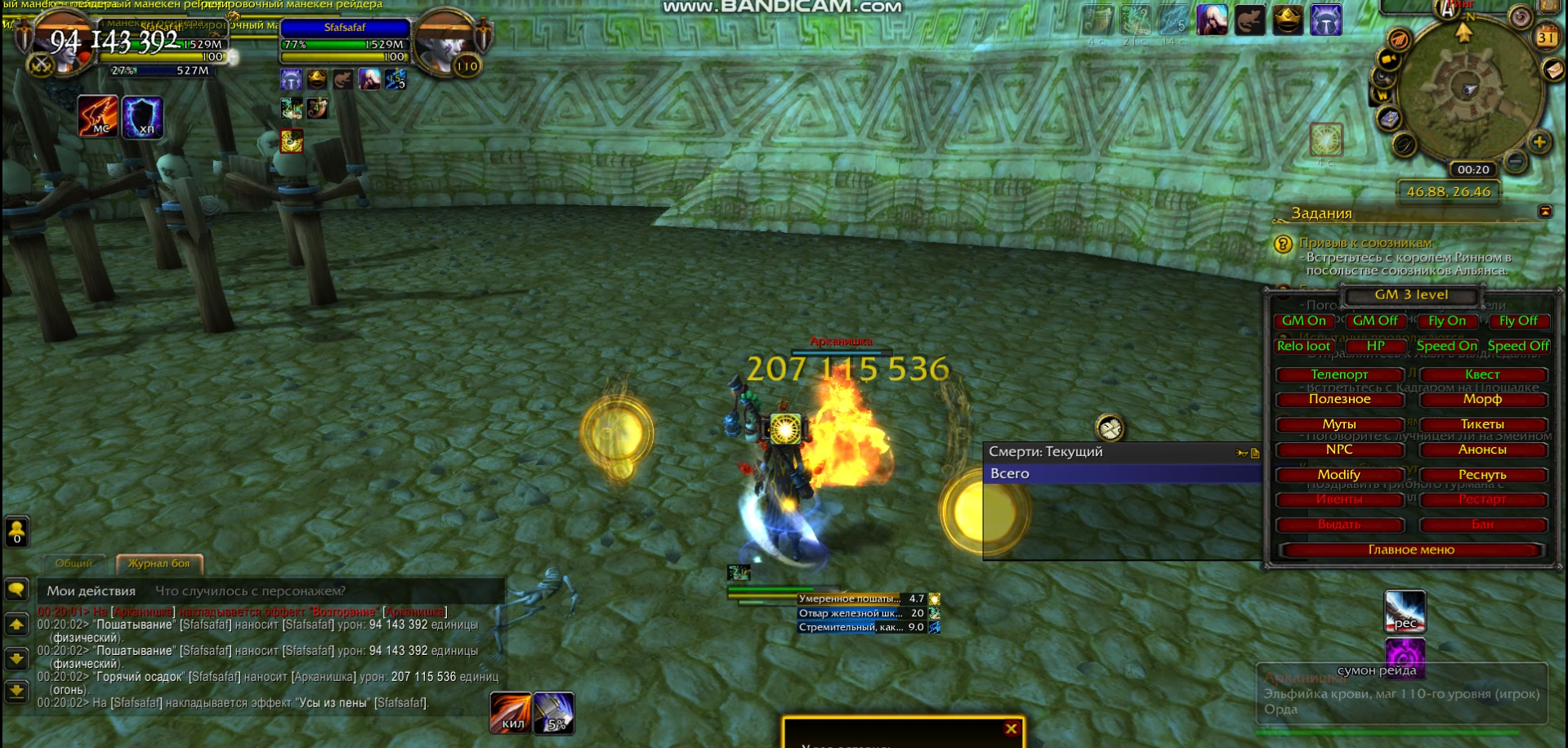The height and width of the screenshot is (748, 1568).
Task: Turn on GM mode with GM On
Action: pyautogui.click(x=1303, y=321)
